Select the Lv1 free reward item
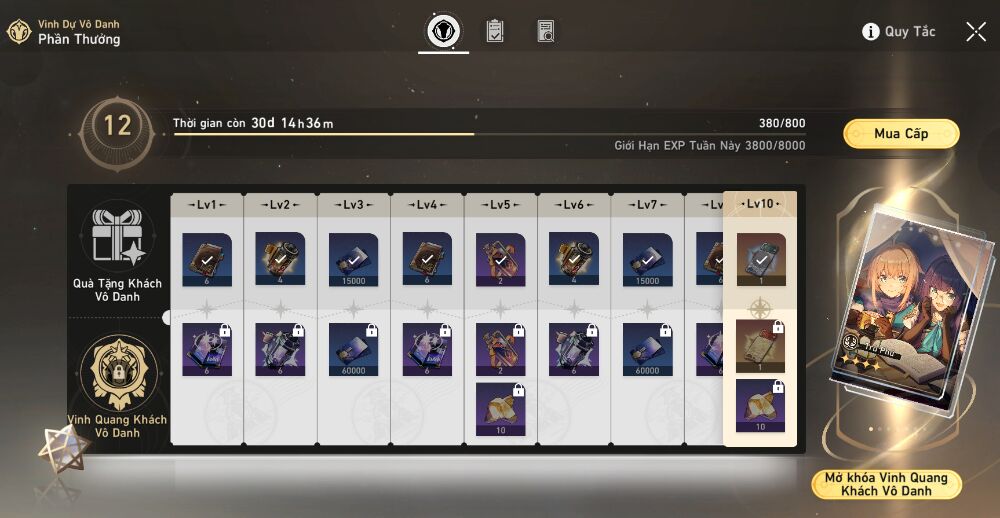 click(207, 258)
